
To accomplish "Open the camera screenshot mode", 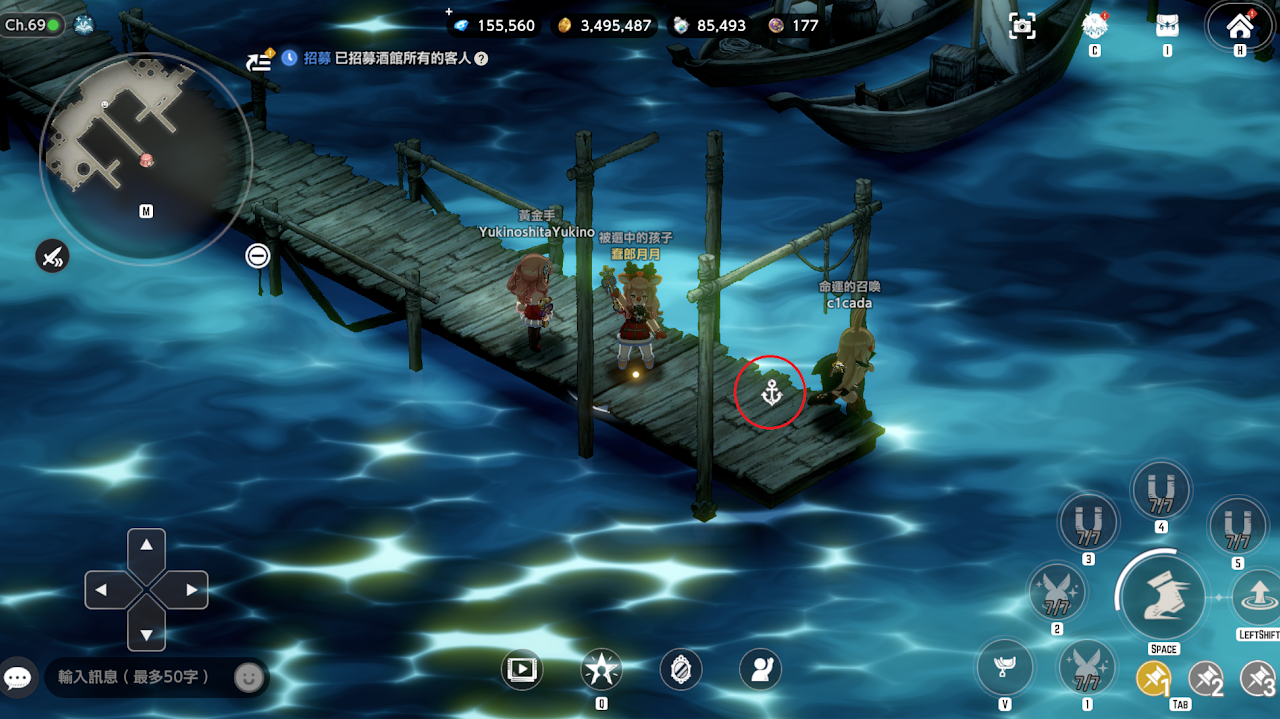I will [1022, 26].
